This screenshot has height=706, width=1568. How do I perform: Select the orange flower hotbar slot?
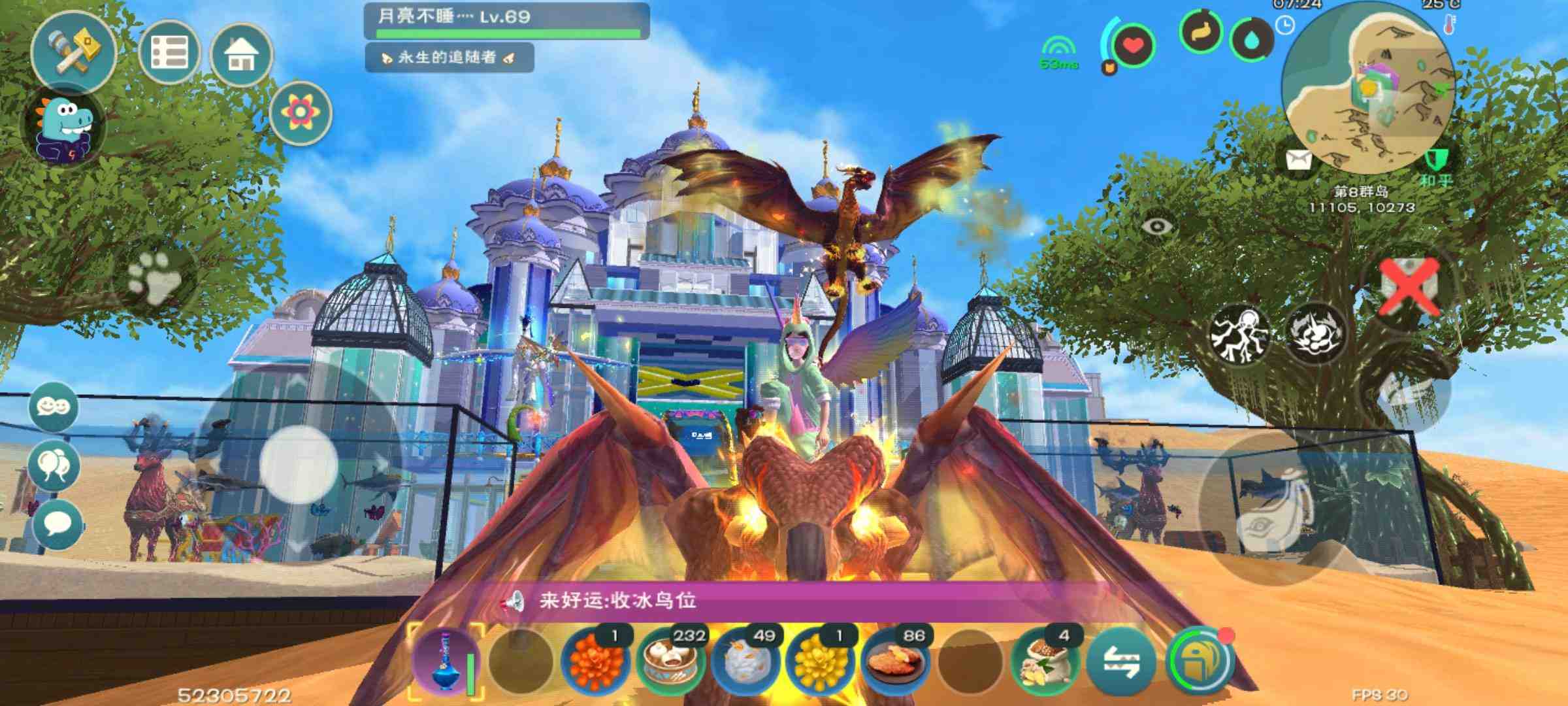(x=595, y=662)
